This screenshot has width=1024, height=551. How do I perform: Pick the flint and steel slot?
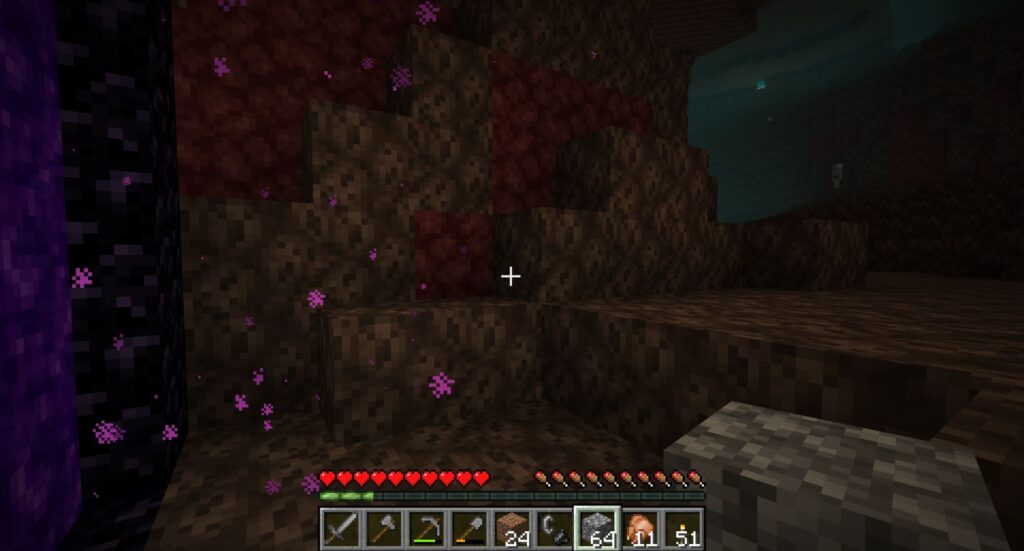554,527
